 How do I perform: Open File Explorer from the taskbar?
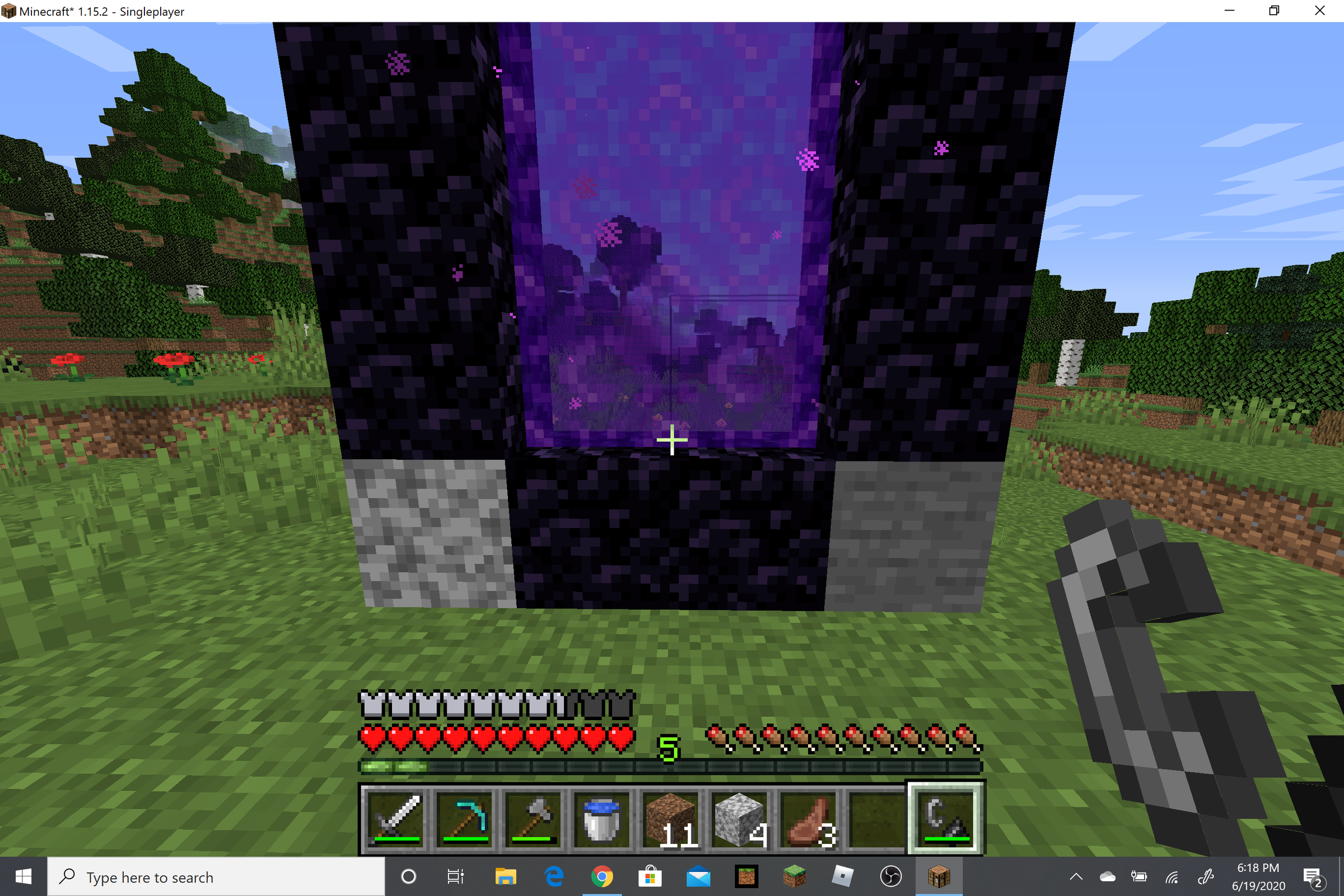pos(506,877)
